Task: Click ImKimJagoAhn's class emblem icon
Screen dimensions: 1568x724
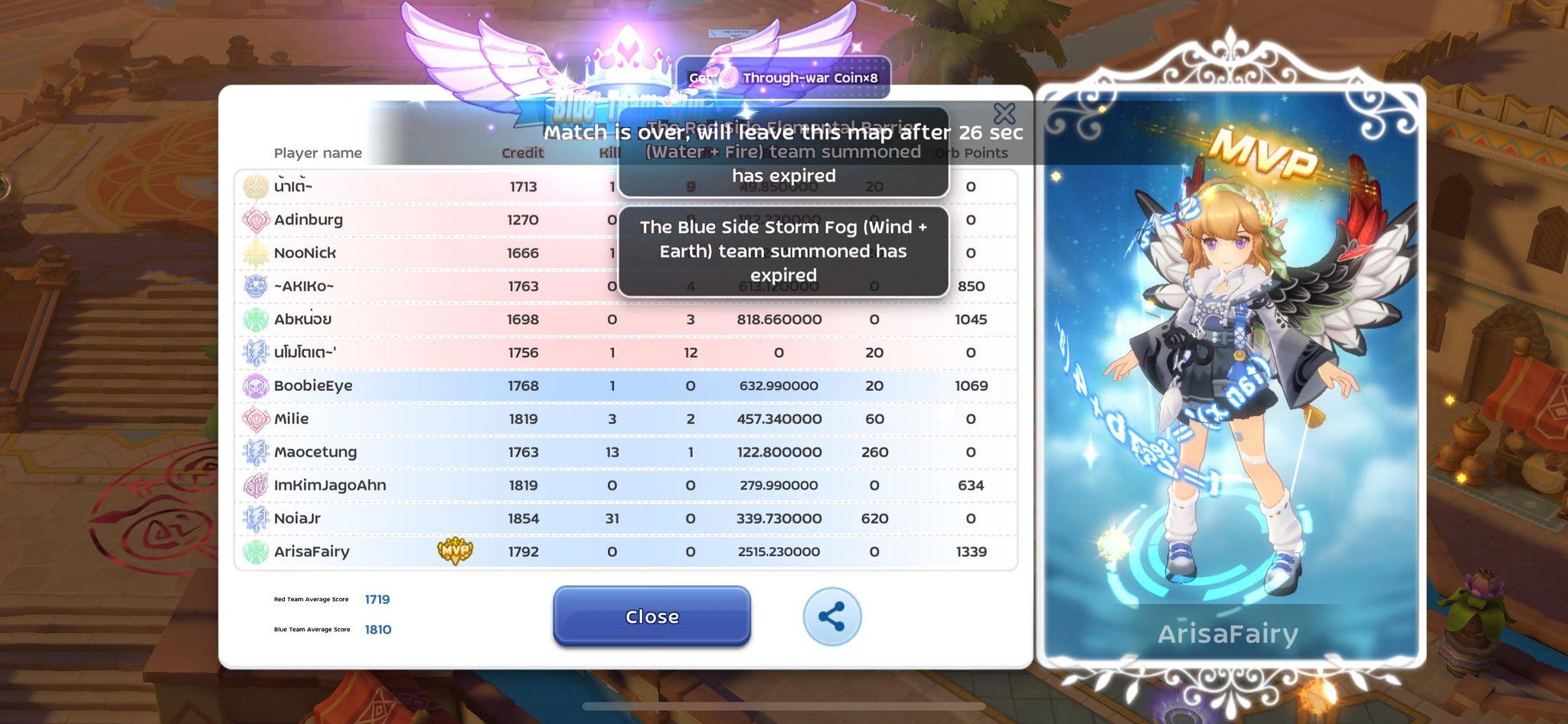Action: [253, 485]
